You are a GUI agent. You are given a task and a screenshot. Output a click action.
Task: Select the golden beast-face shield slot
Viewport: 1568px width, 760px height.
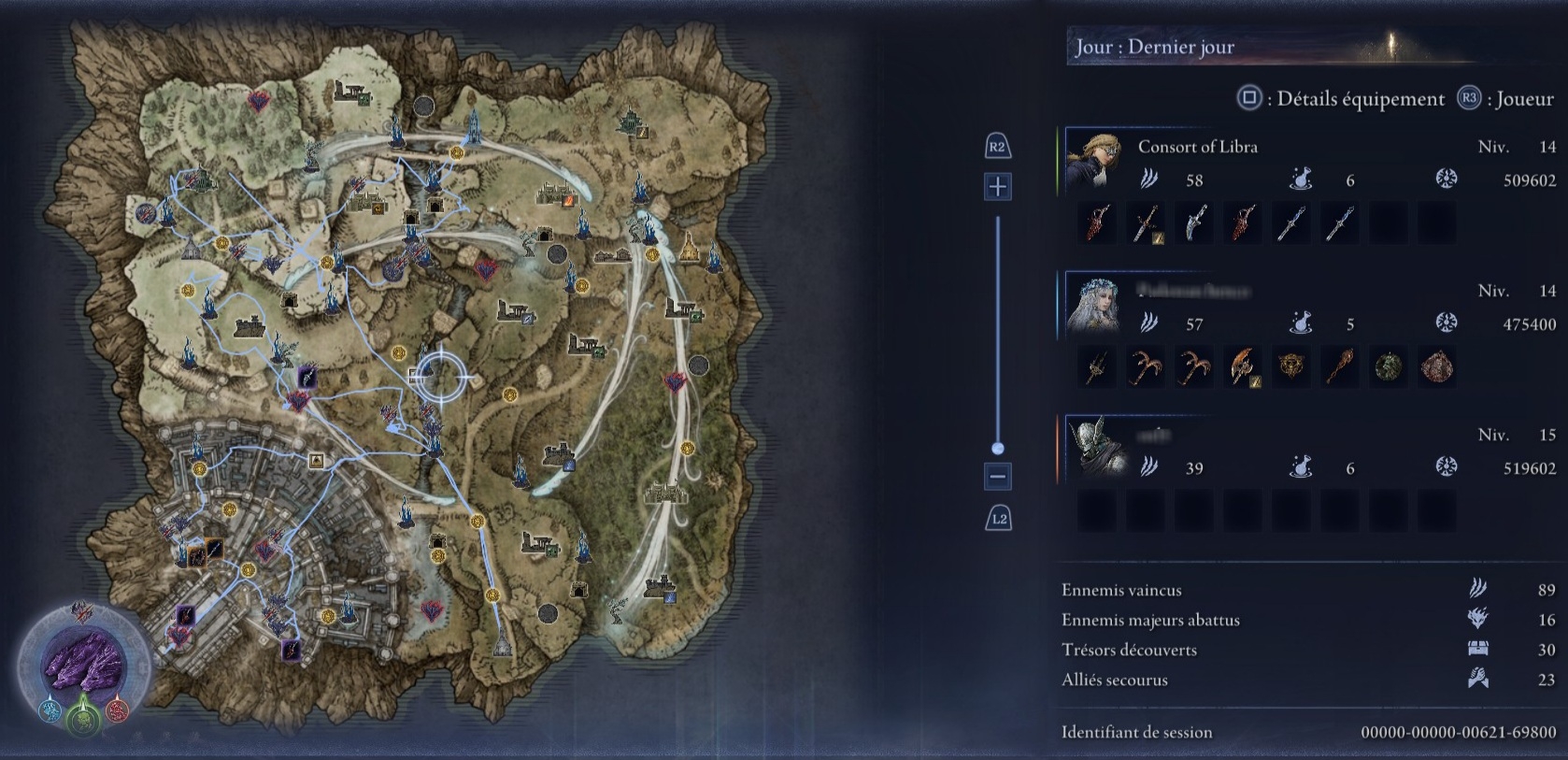1291,367
